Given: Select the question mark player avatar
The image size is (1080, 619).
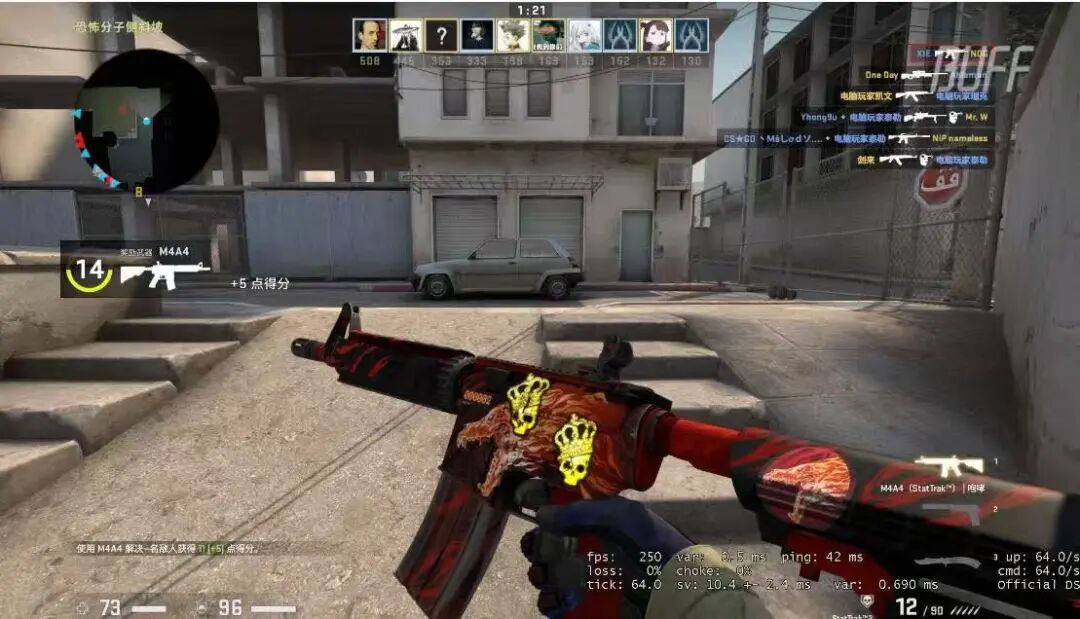Looking at the screenshot, I should coord(441,36).
